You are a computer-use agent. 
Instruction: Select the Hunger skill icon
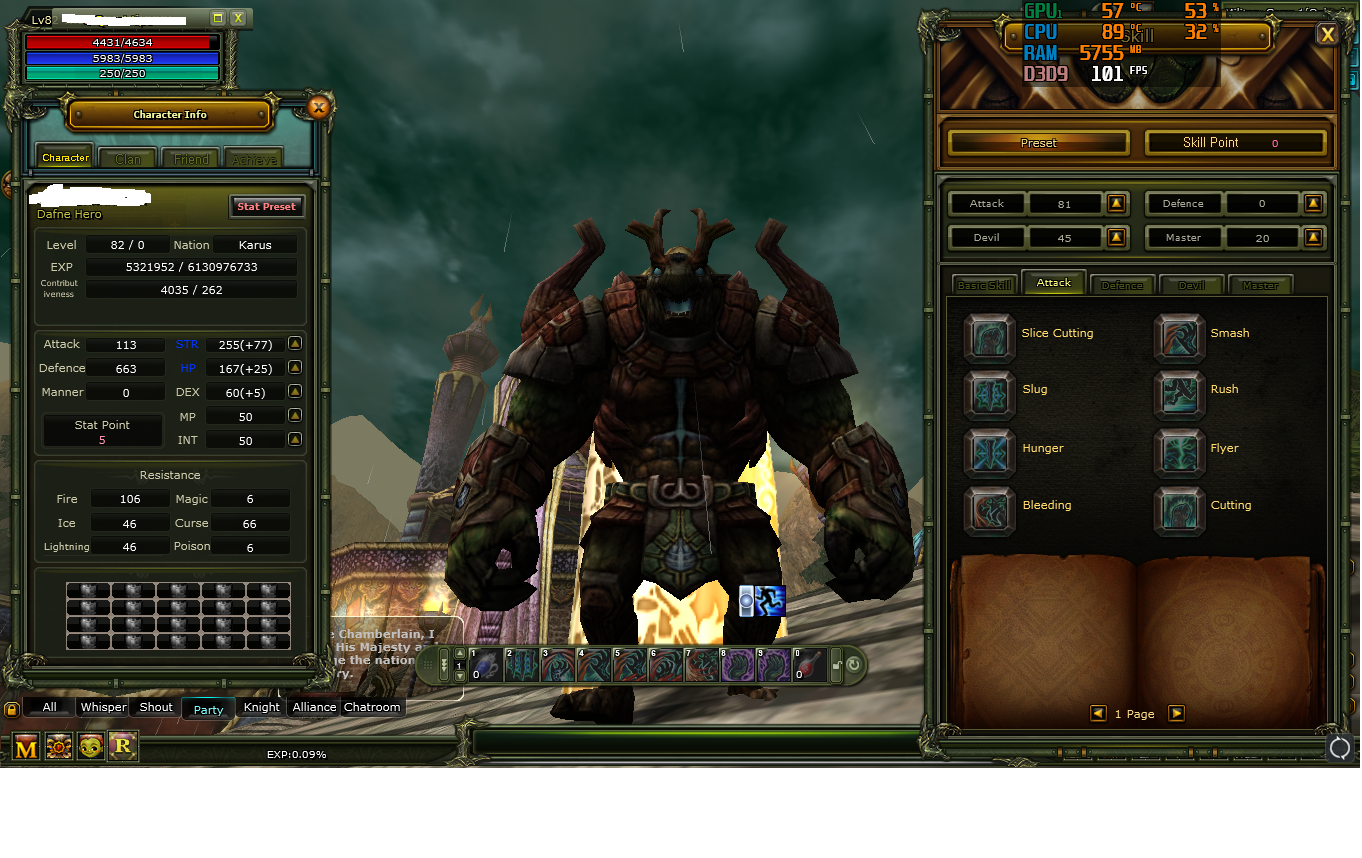click(x=989, y=454)
